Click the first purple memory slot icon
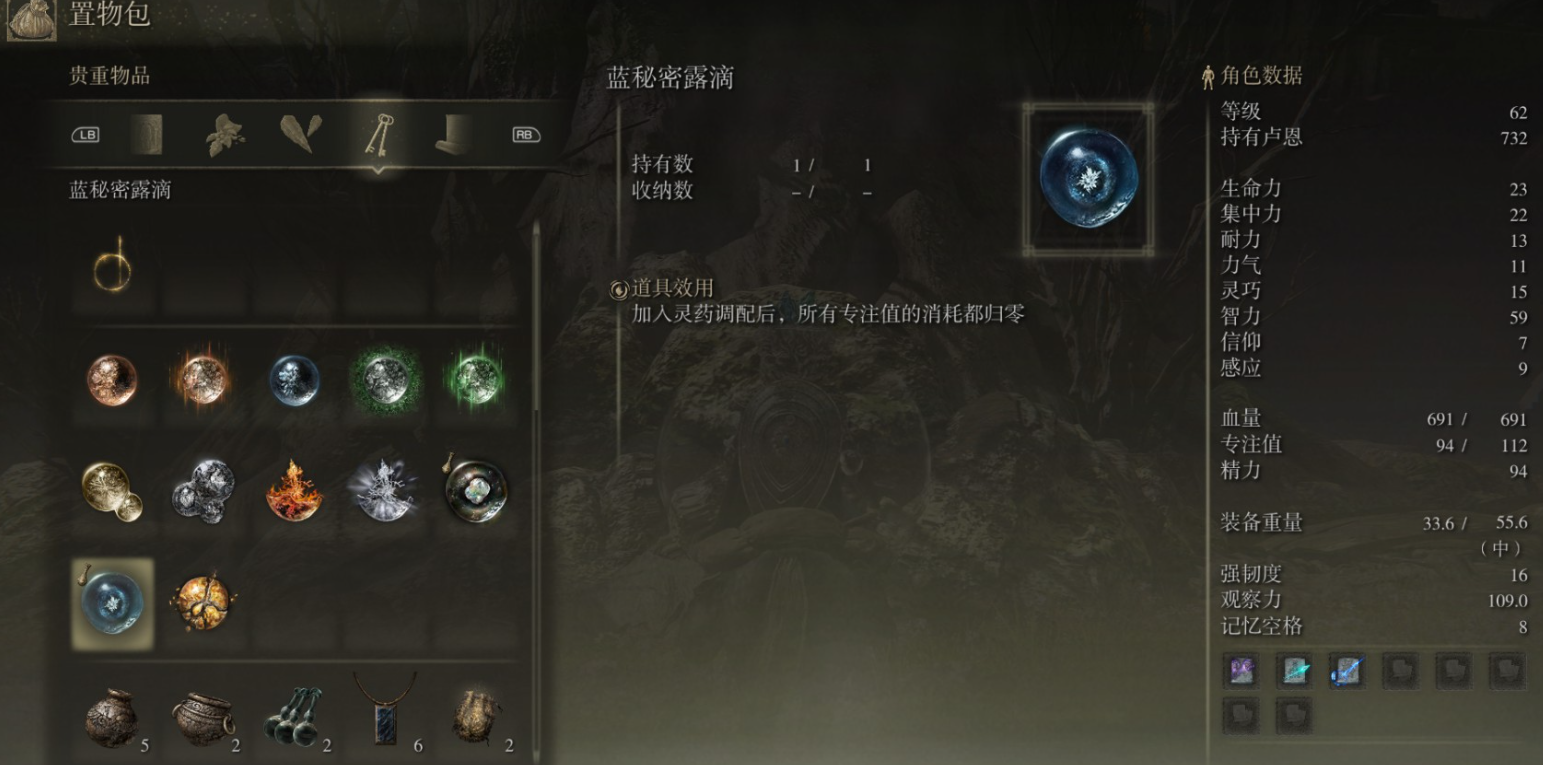 click(x=1240, y=672)
